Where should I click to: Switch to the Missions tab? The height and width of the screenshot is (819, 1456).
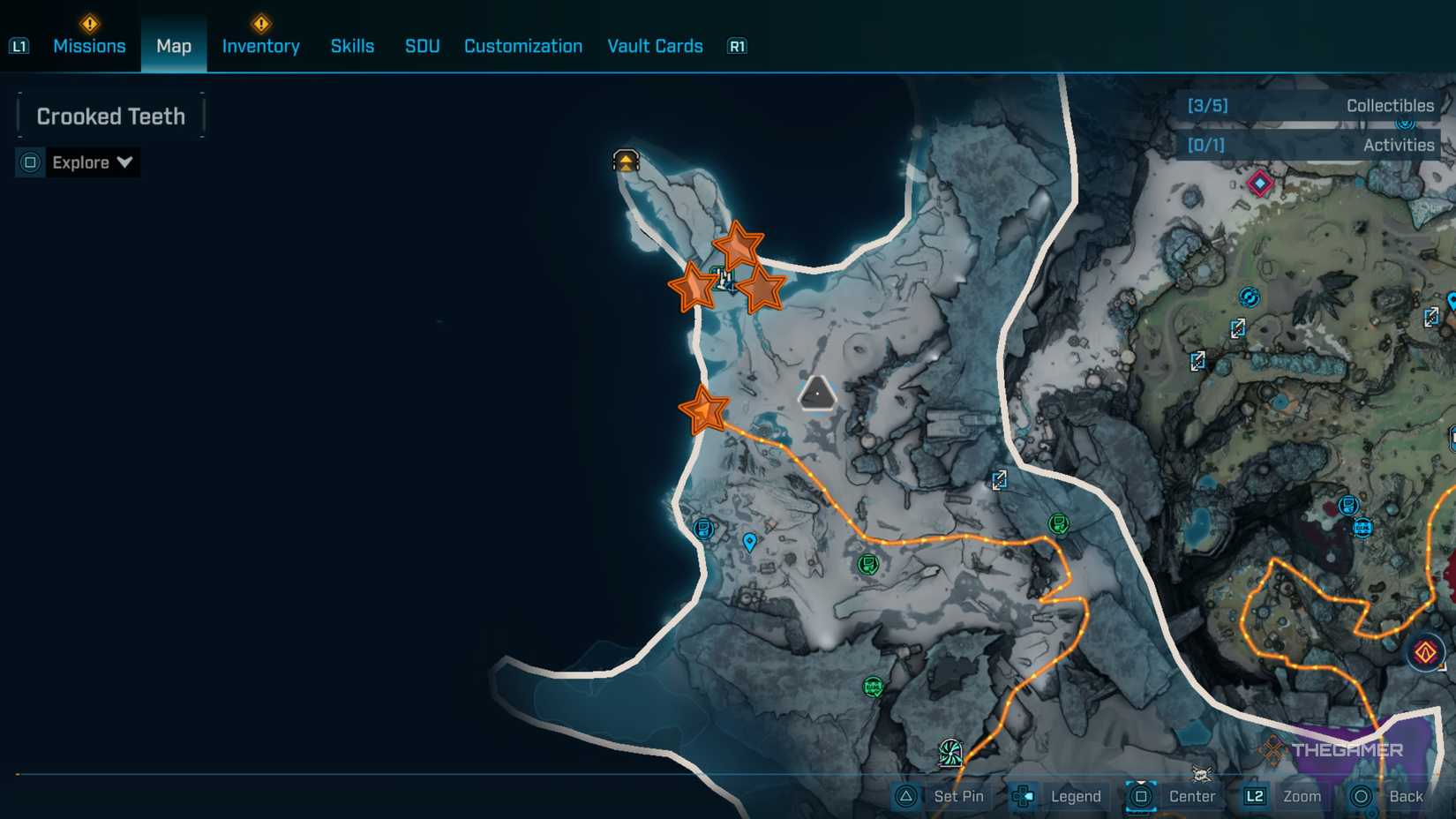[x=89, y=46]
